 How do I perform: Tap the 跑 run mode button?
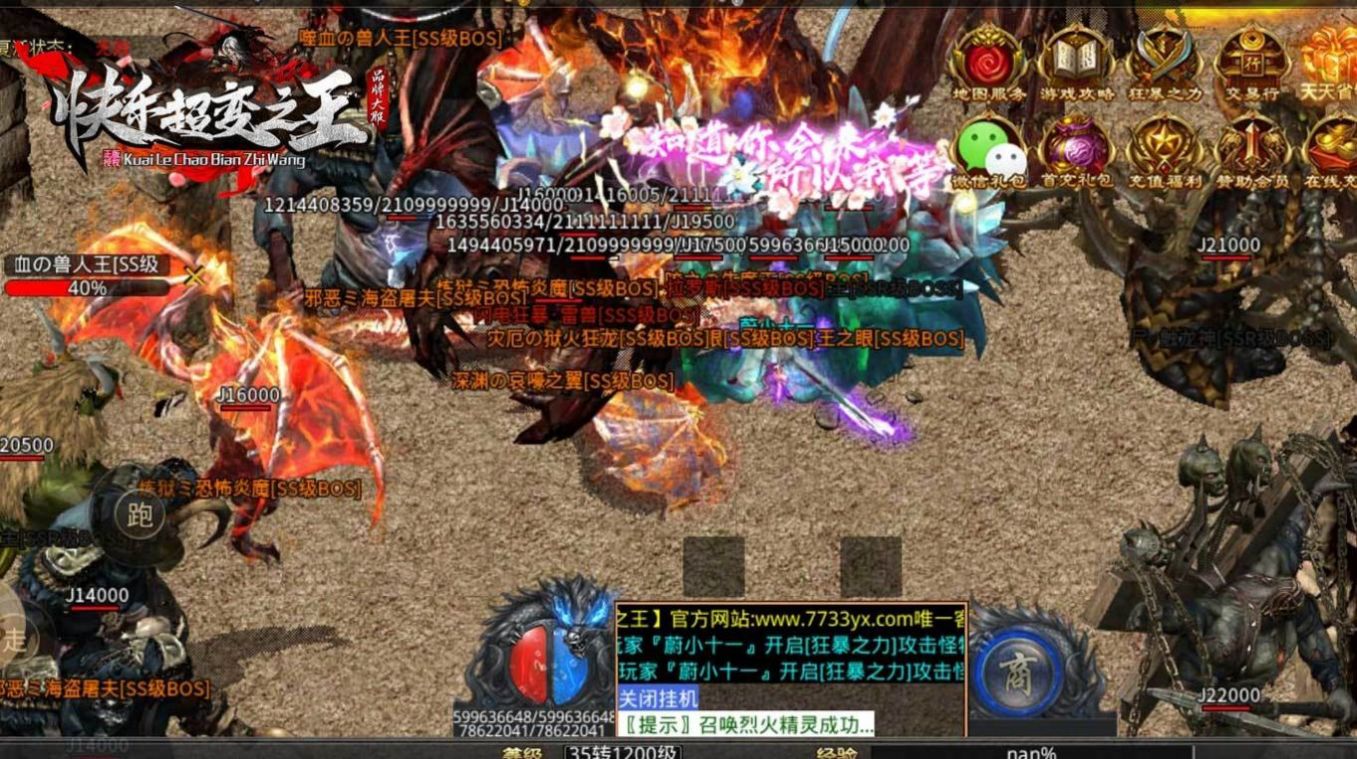pyautogui.click(x=139, y=515)
